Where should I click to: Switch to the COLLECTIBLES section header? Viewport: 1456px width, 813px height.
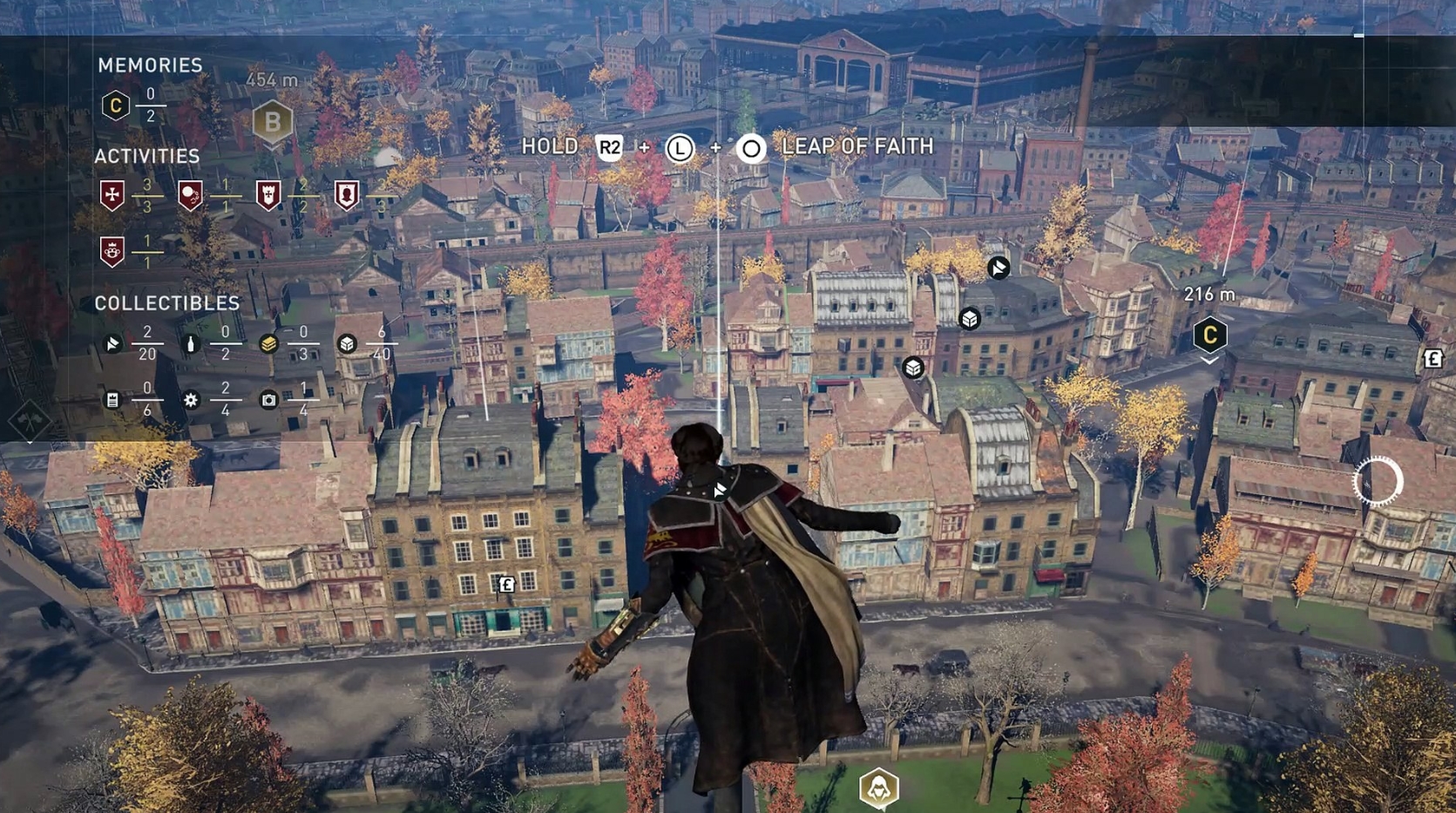[166, 303]
